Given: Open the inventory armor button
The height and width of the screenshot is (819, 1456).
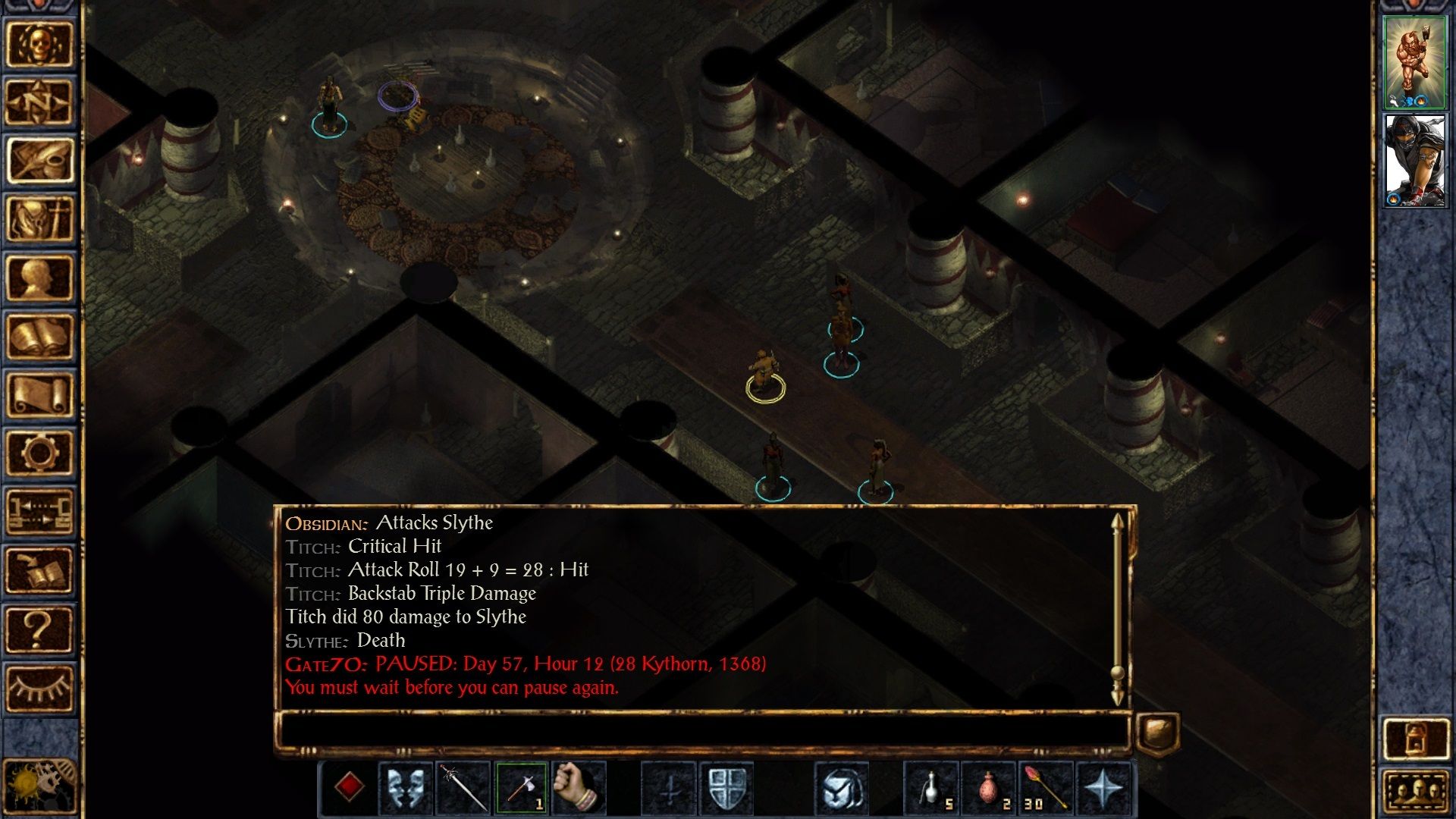Looking at the screenshot, I should point(39,218).
